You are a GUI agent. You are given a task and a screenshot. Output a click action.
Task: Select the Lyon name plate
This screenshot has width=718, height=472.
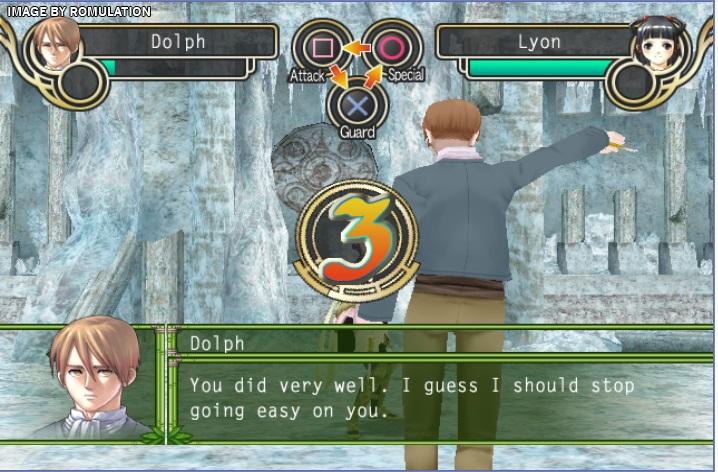(539, 42)
